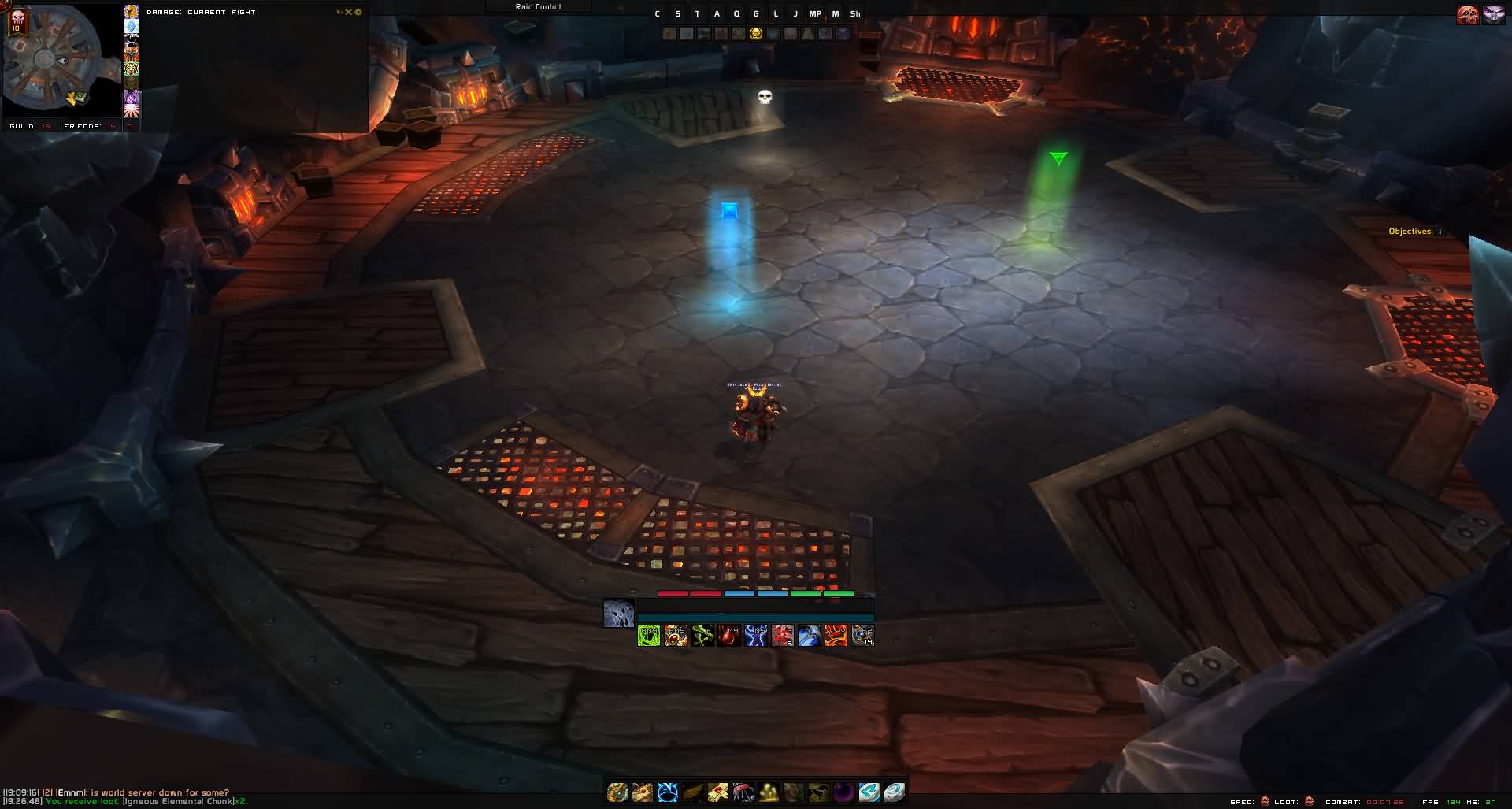Use the dark purple orb item

843,792
